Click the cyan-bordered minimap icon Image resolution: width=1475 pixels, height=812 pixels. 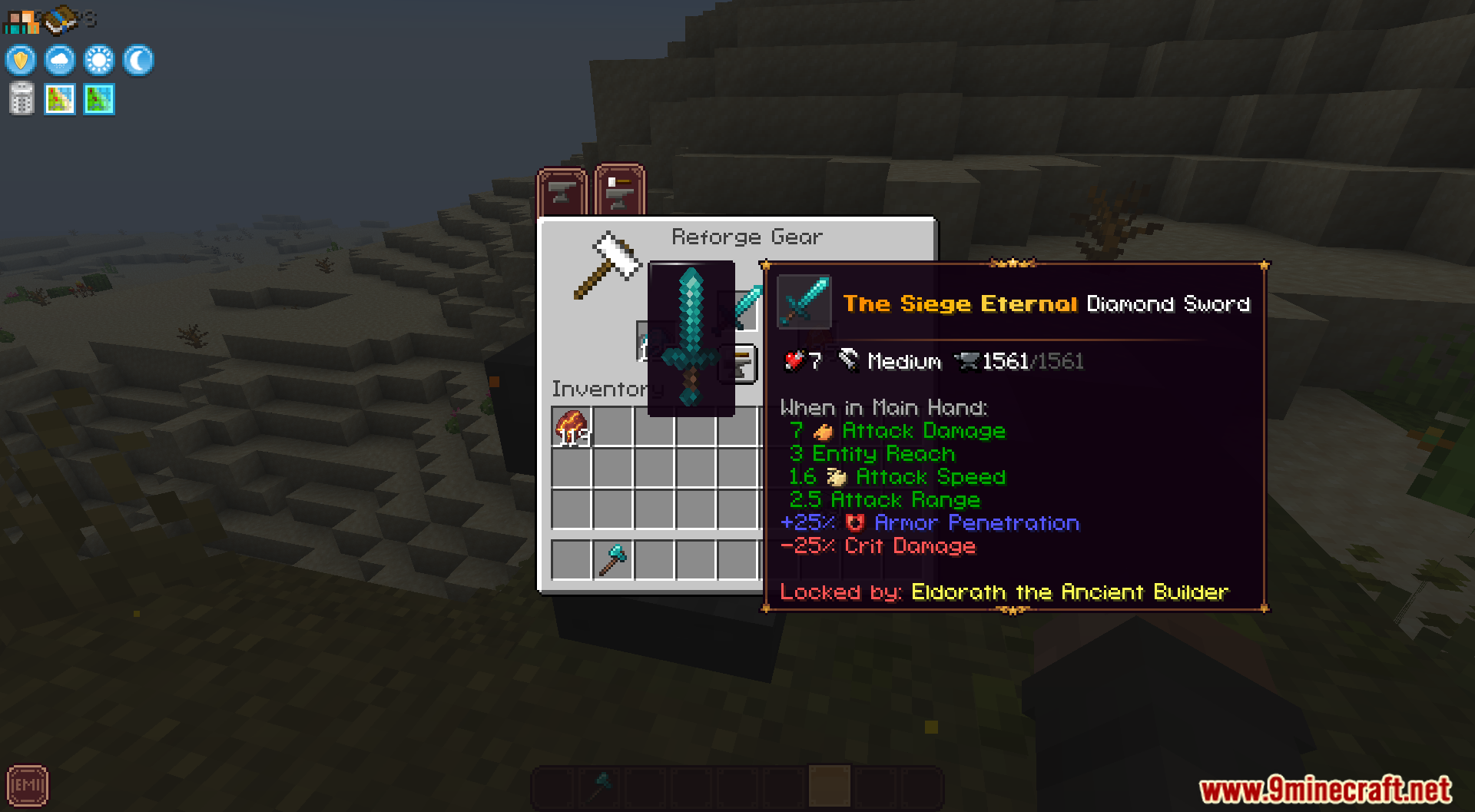coord(98,98)
